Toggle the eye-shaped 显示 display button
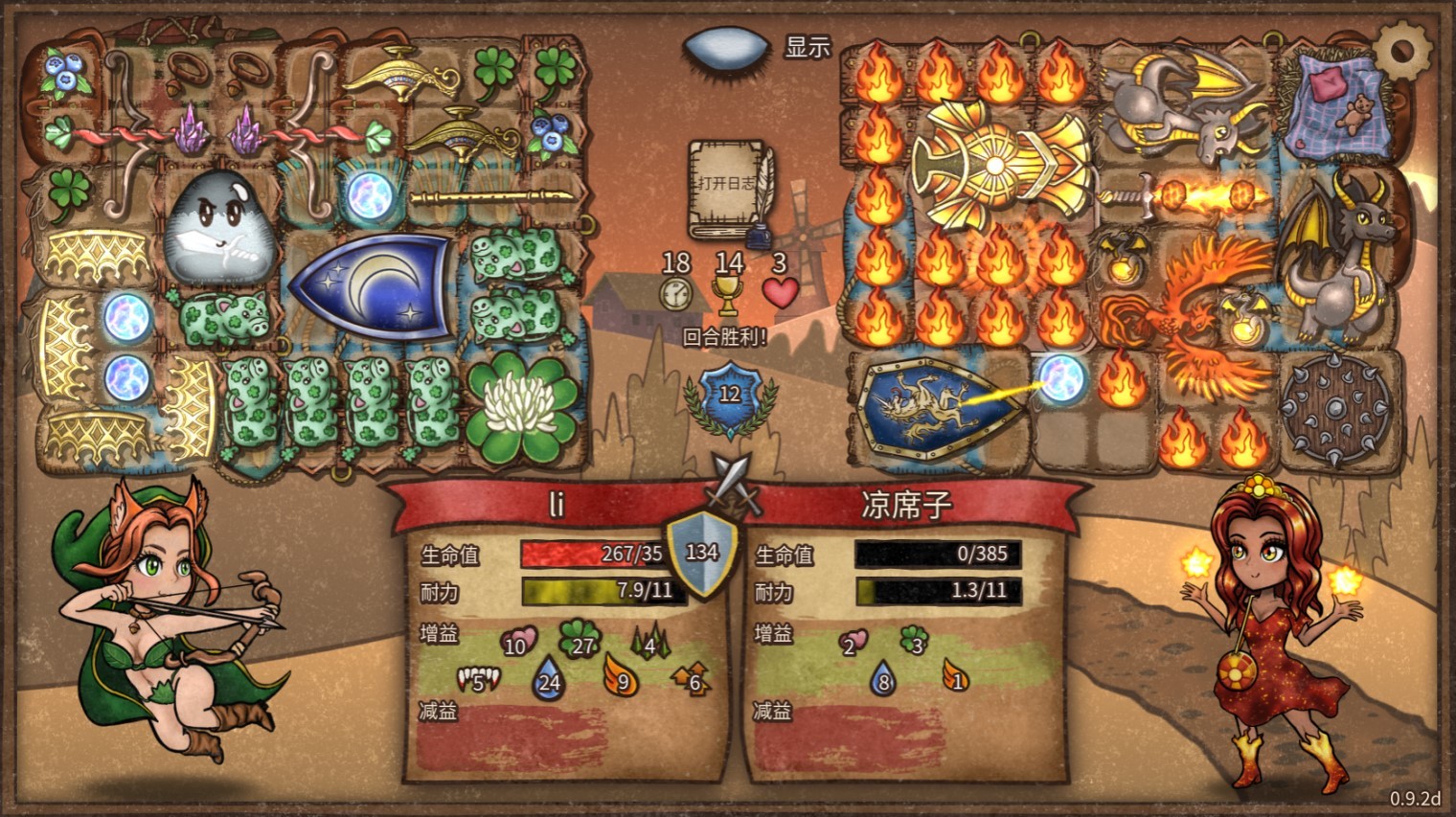The width and height of the screenshot is (1456, 817). [x=727, y=48]
